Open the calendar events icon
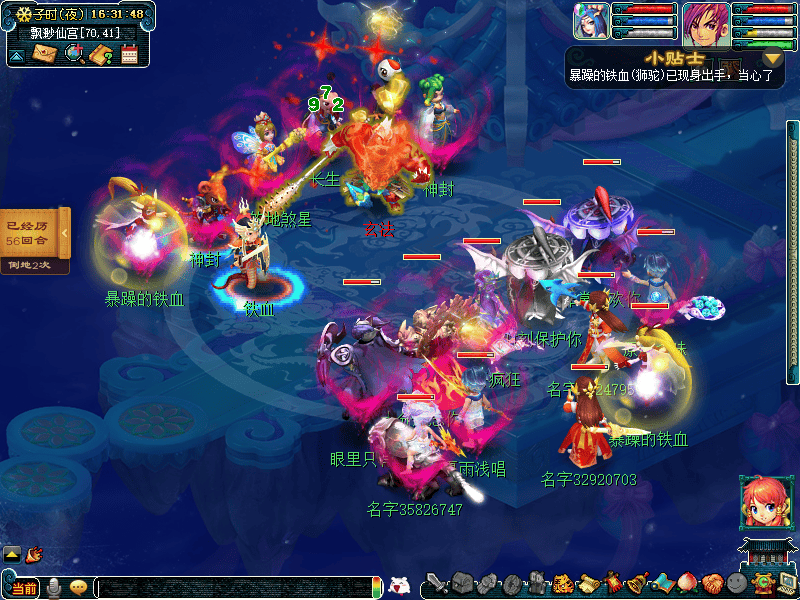 point(129,55)
